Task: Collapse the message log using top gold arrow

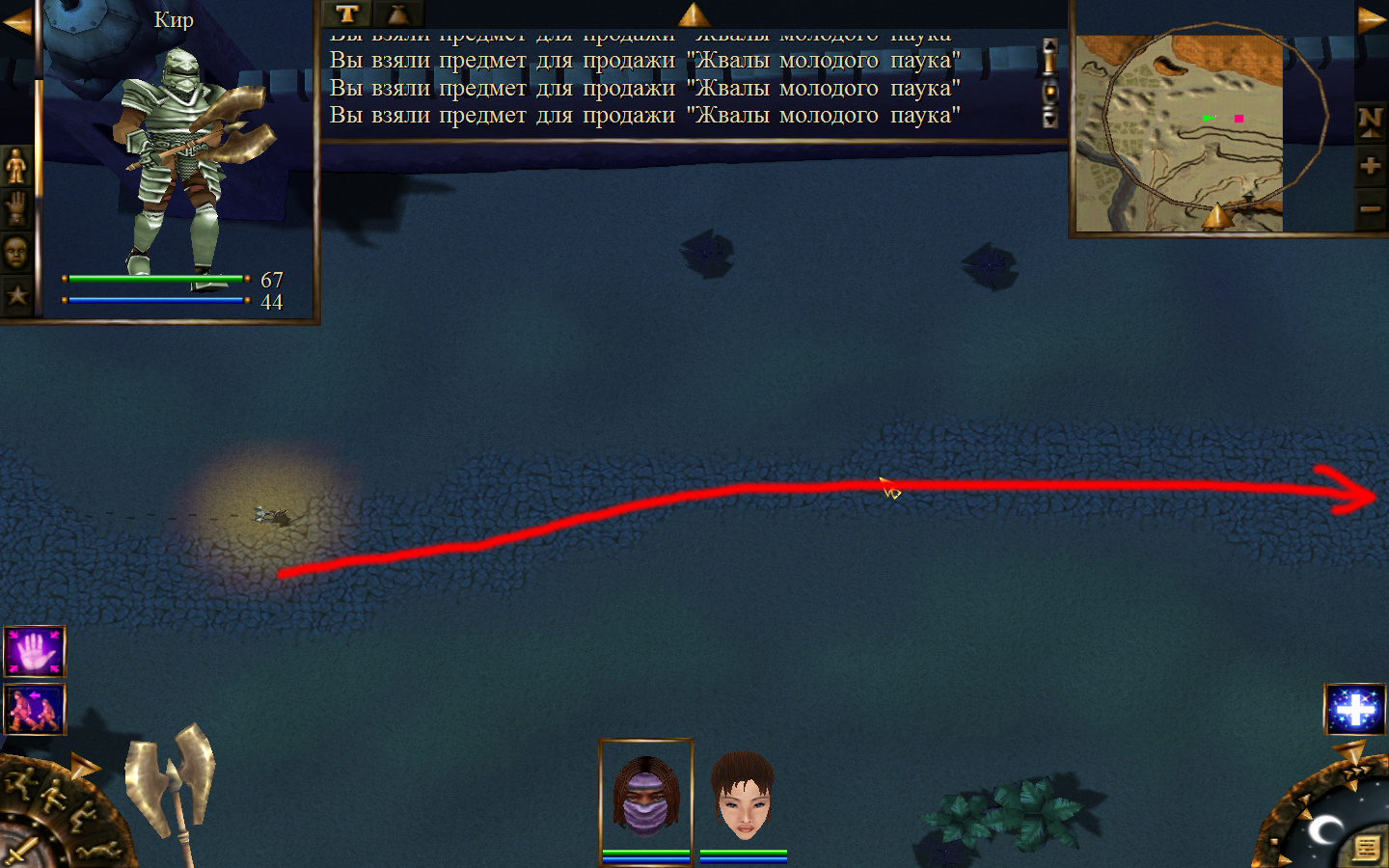Action: [x=694, y=14]
